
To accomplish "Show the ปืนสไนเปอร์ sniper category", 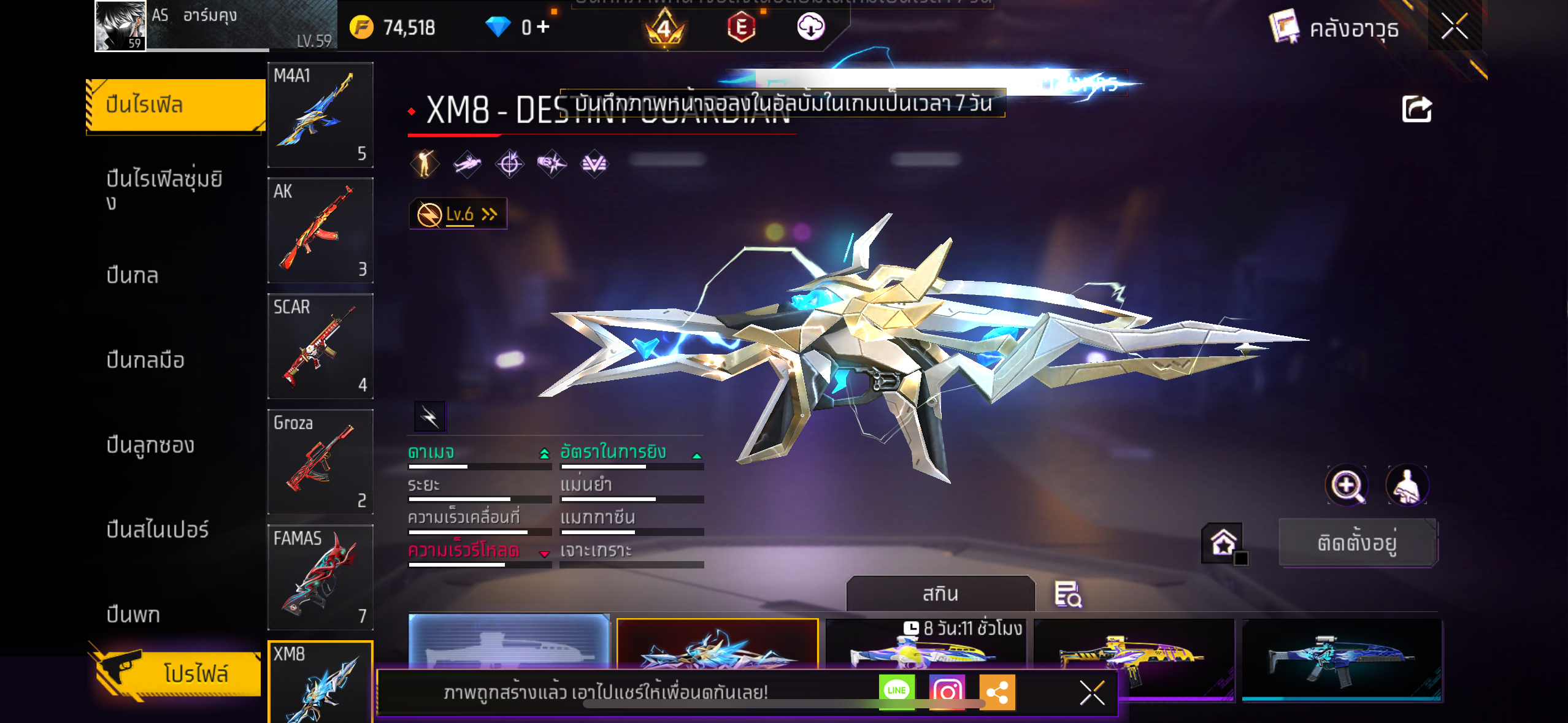I will (x=157, y=529).
